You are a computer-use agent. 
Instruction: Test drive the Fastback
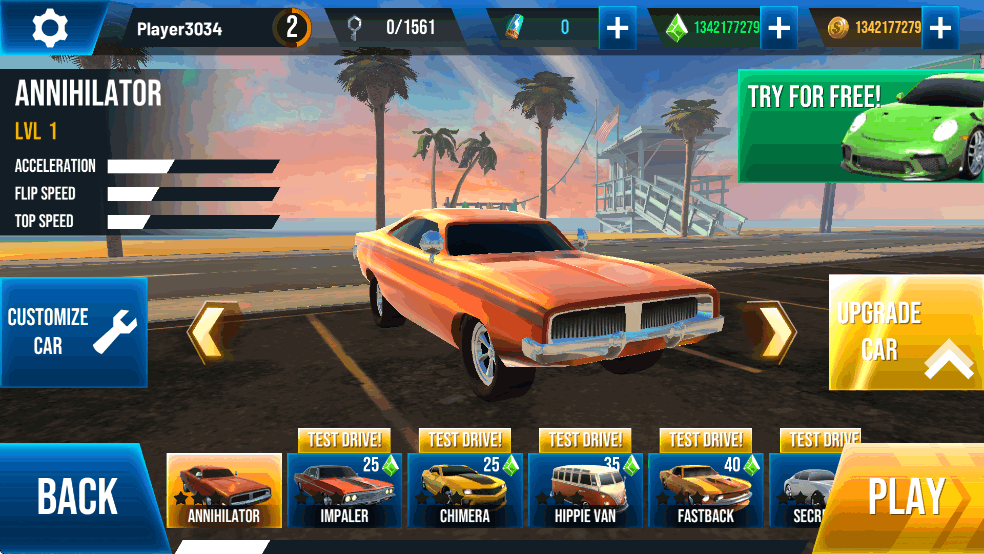pos(705,440)
